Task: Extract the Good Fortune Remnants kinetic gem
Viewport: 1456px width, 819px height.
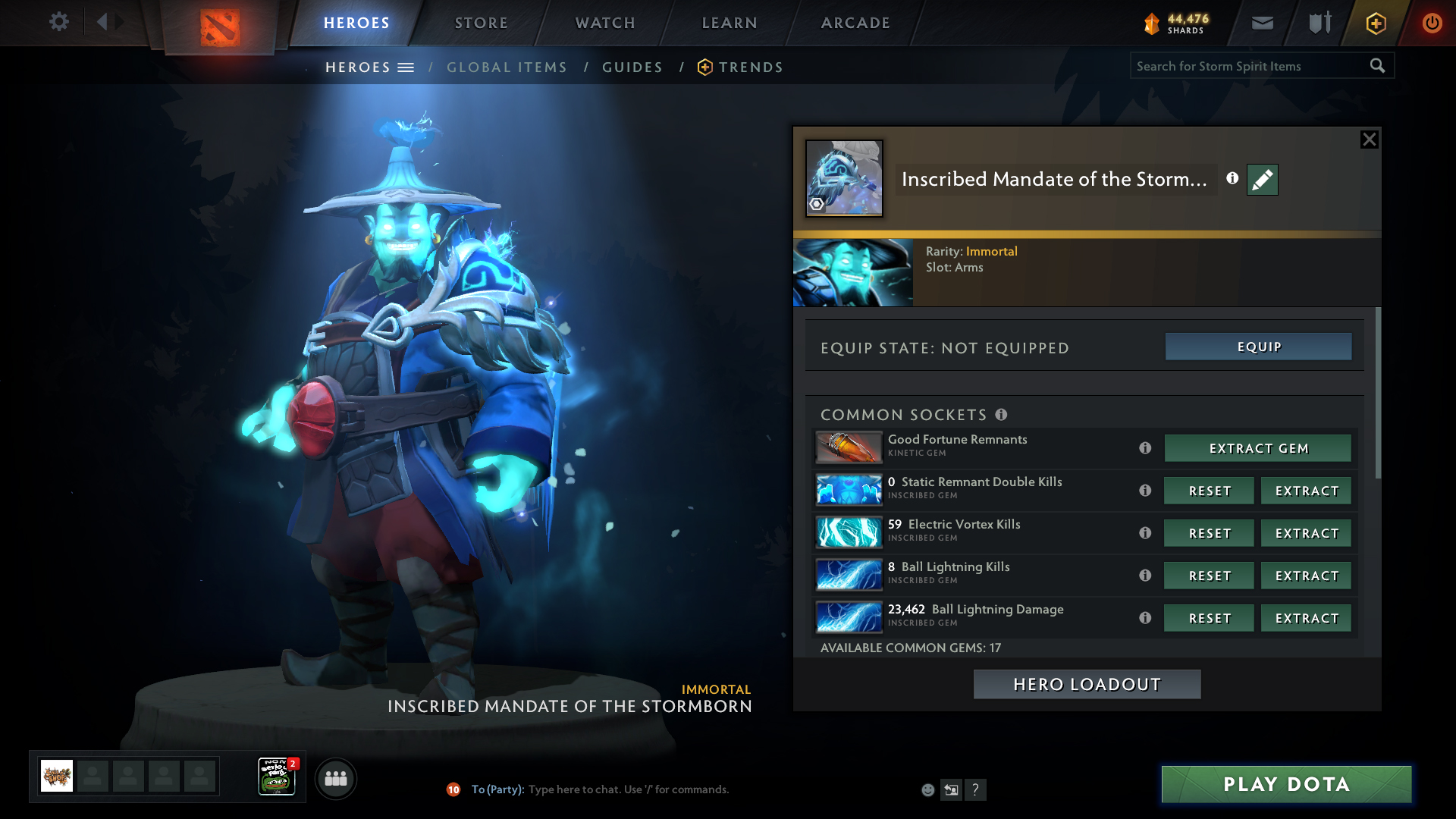Action: coord(1257,448)
